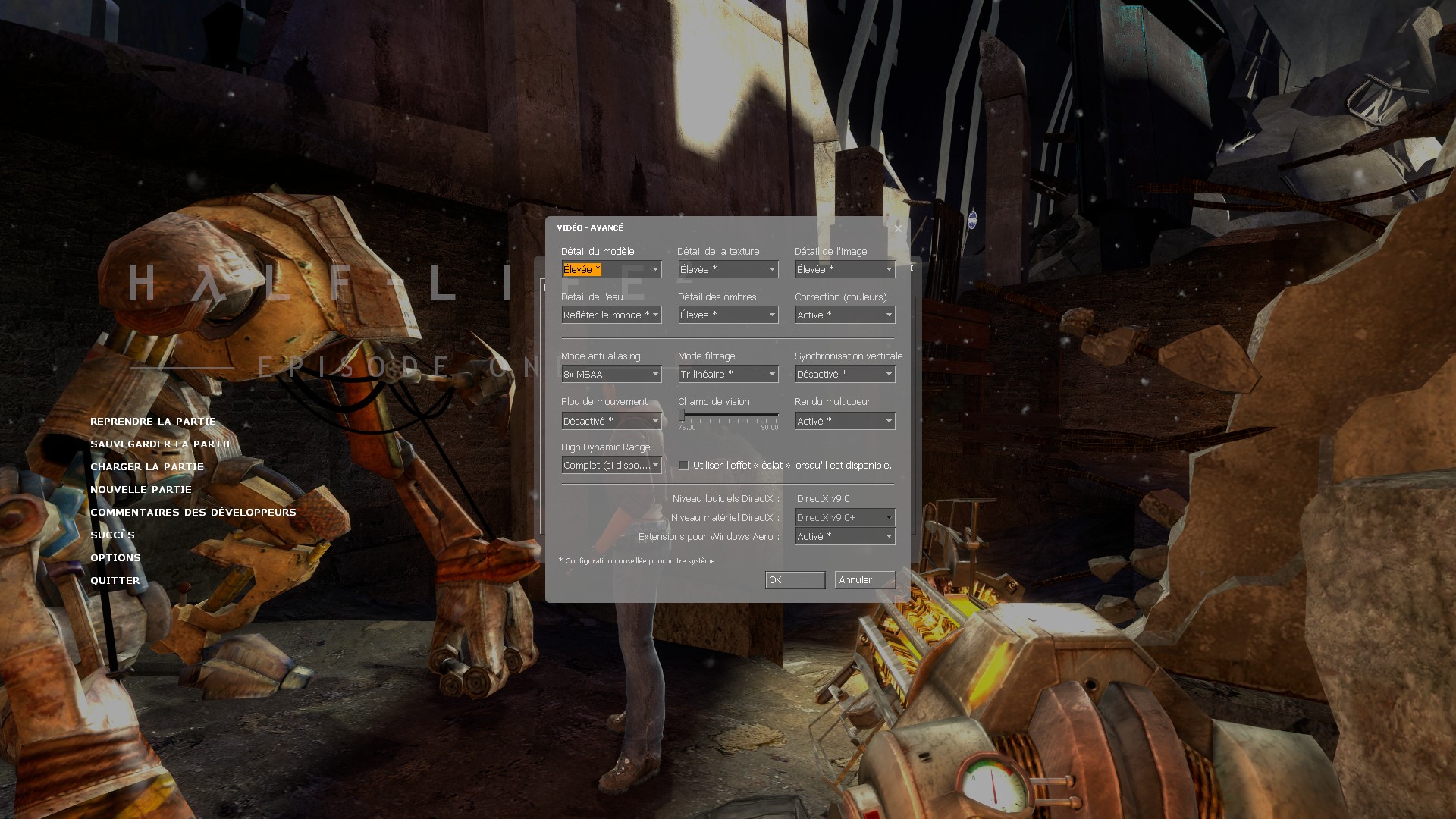Click the Champ de vision slider
The image size is (1456, 819).
pos(728,416)
